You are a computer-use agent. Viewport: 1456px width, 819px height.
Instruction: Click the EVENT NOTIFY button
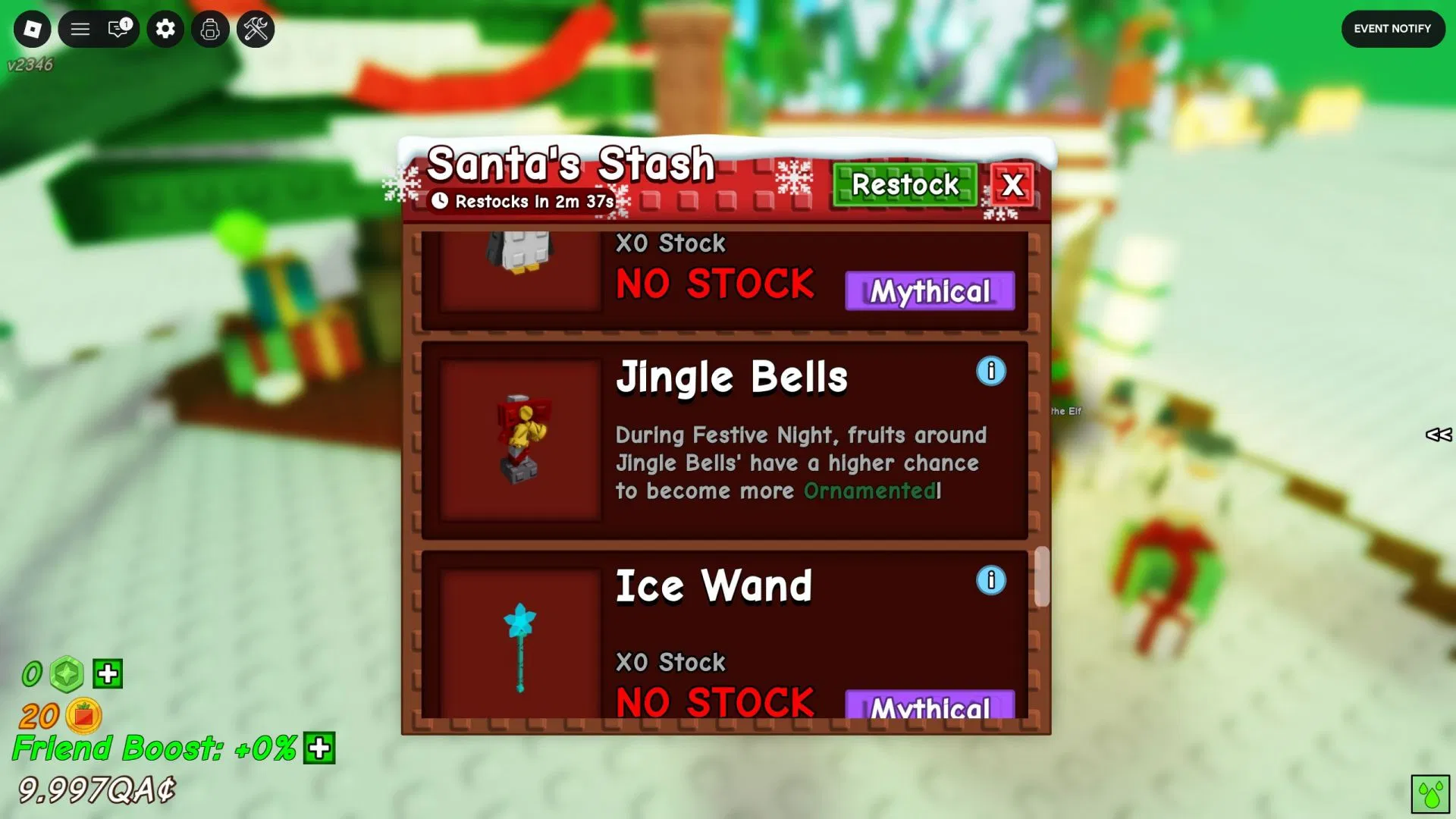[1393, 29]
